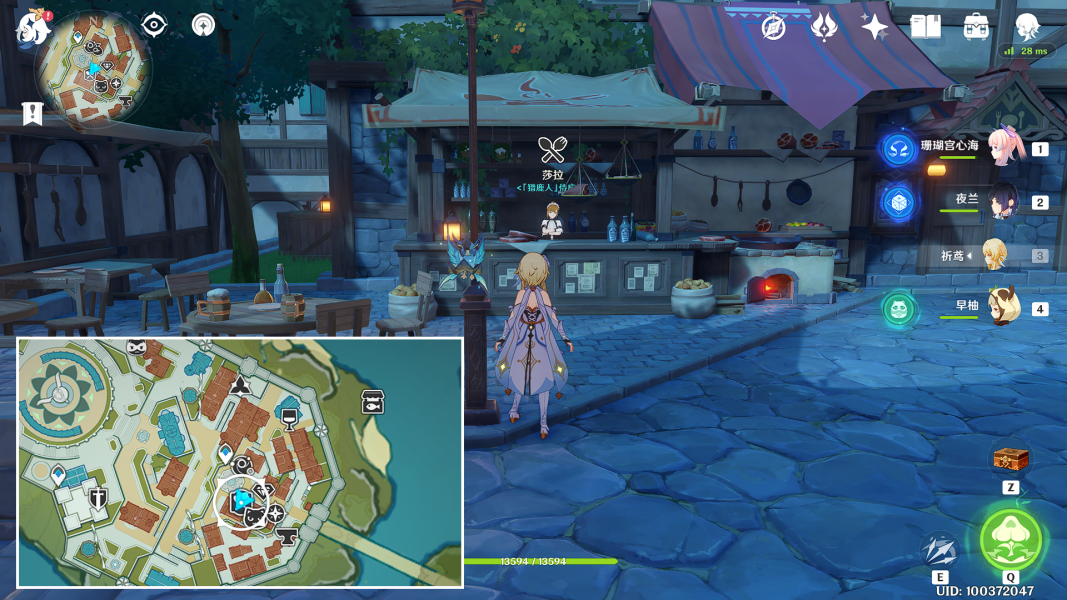Switch to party member 夜兰
The image size is (1067, 600).
click(1004, 201)
